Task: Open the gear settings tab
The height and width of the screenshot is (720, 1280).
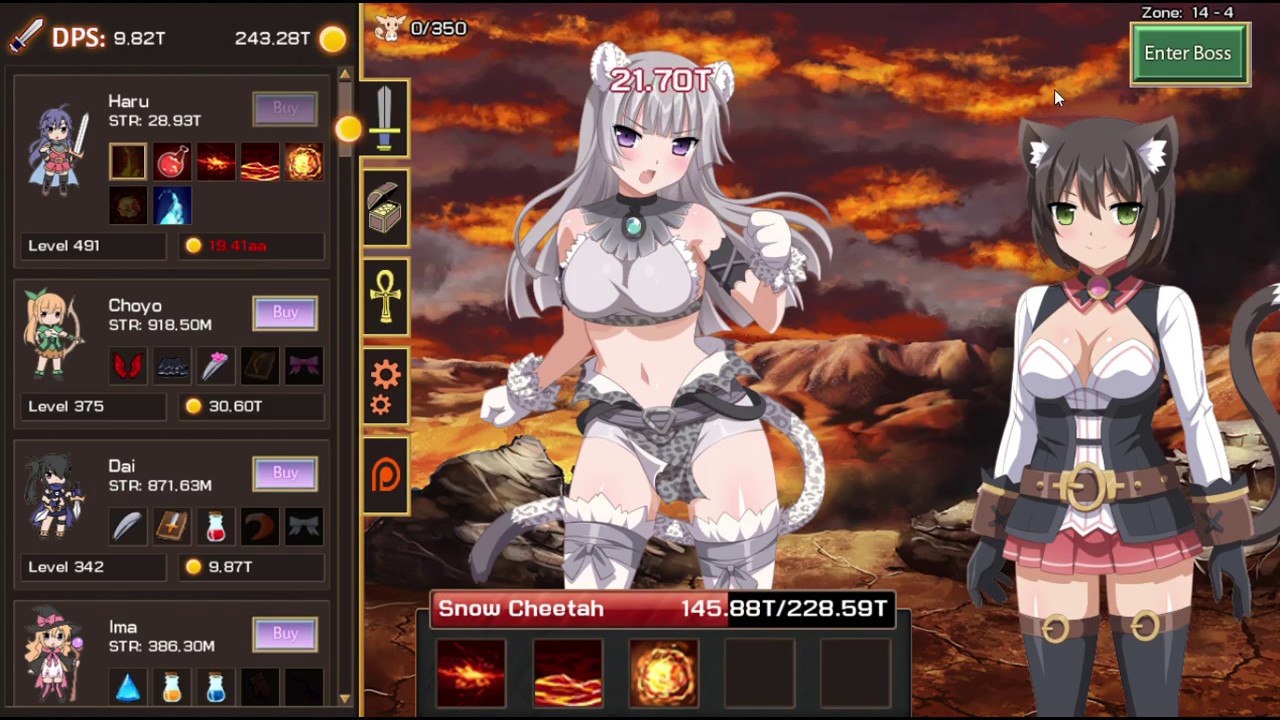Action: (385, 386)
